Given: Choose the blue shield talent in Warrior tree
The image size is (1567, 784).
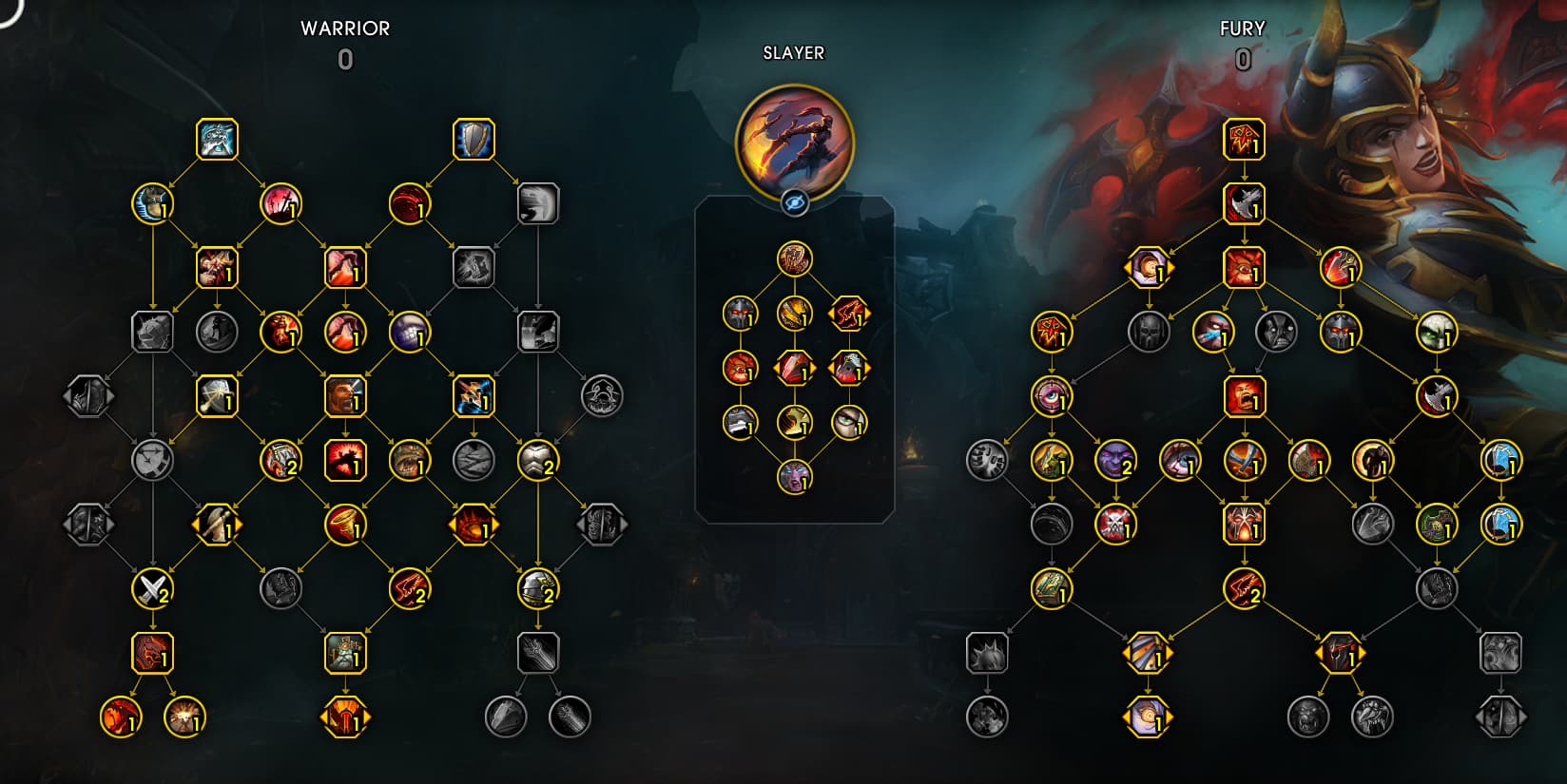Looking at the screenshot, I should (x=474, y=140).
